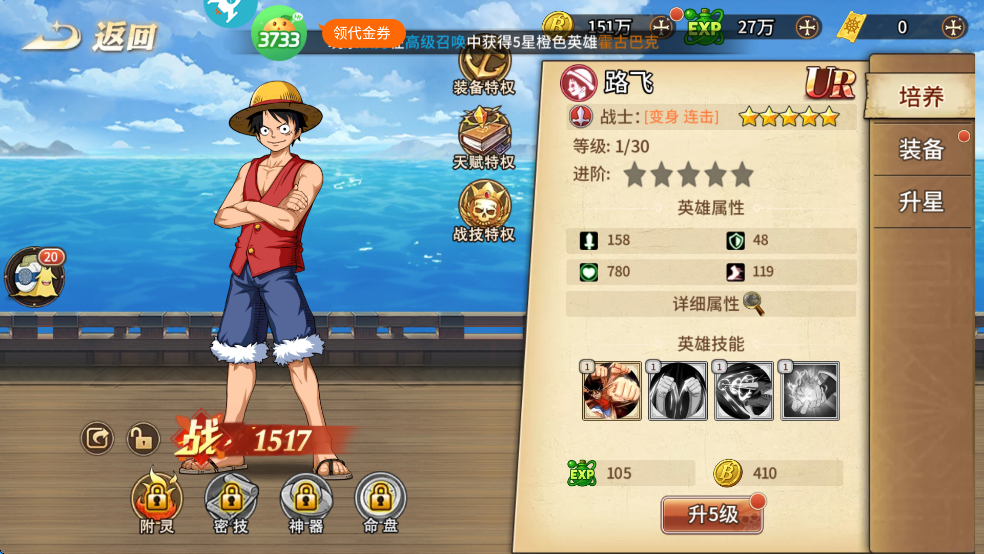The height and width of the screenshot is (554, 984).
Task: Open the 战技特权 skull privilege icon
Action: [x=484, y=210]
